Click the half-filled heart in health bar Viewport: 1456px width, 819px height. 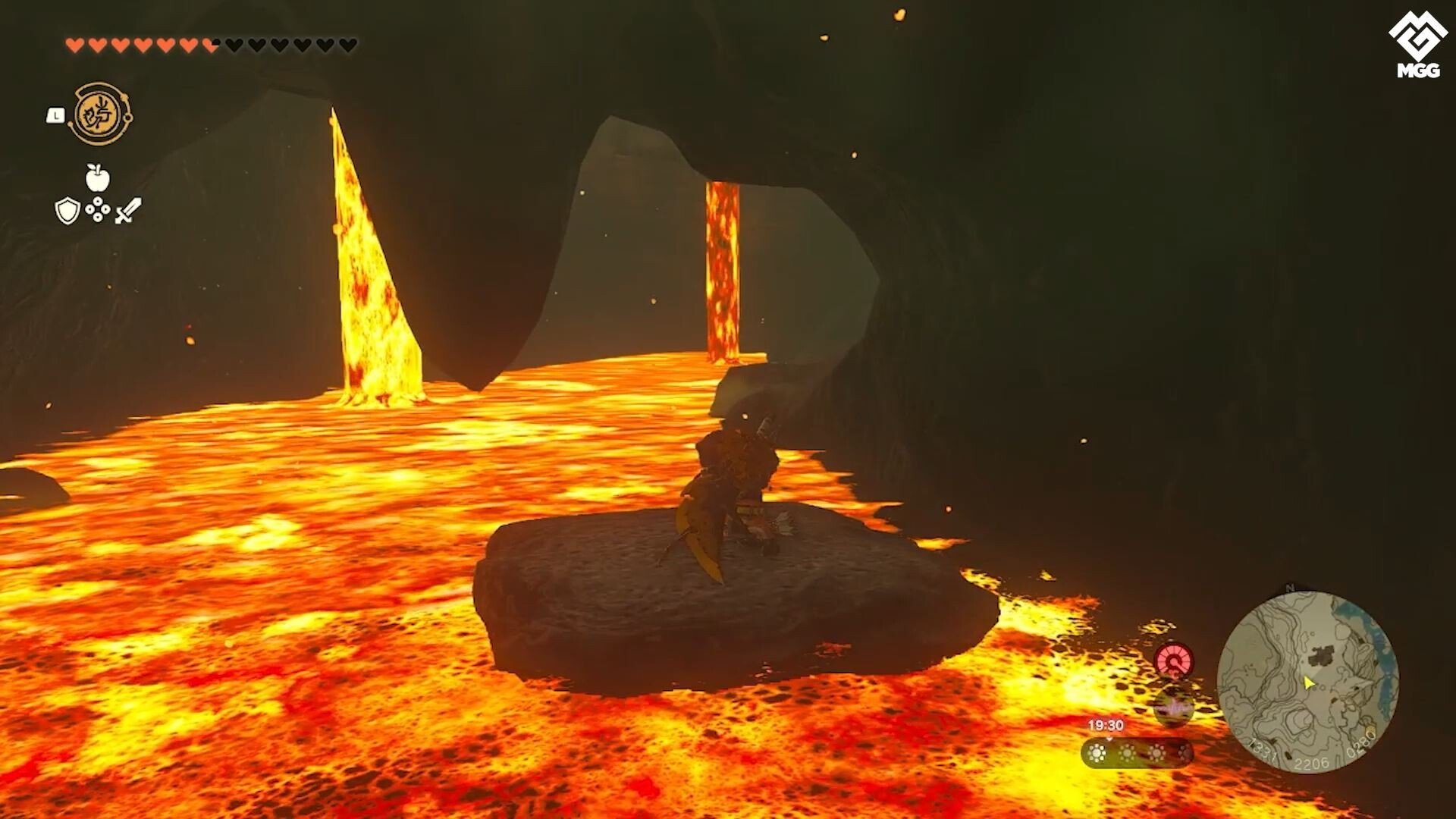[211, 44]
